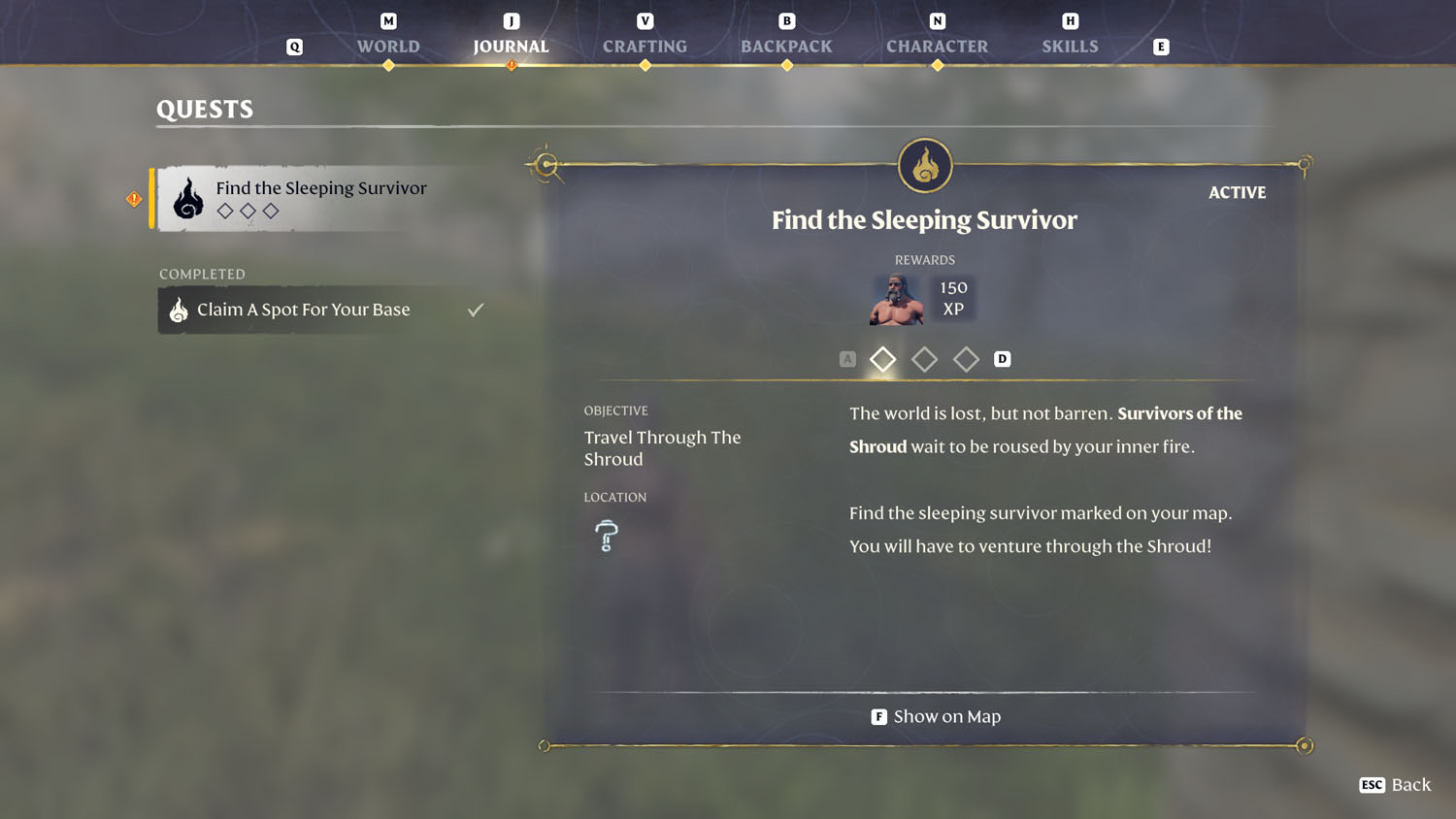Click the question mark location icon
Image resolution: width=1456 pixels, height=819 pixels.
click(607, 536)
